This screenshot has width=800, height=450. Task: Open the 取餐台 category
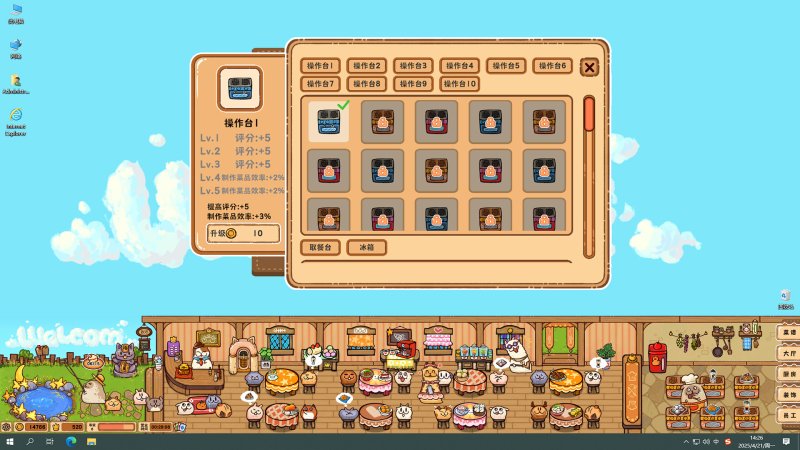coord(319,247)
